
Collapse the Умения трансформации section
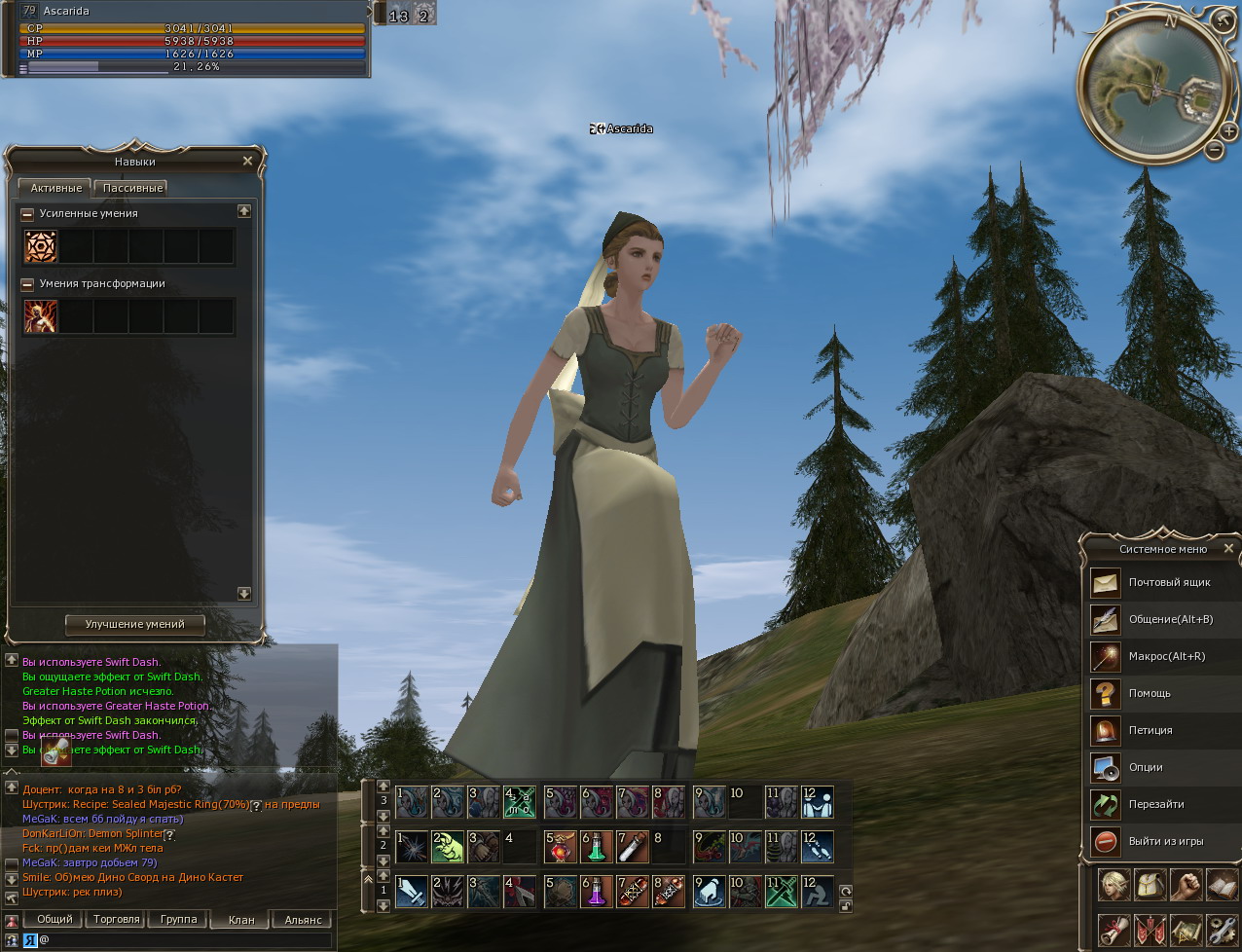[x=27, y=284]
